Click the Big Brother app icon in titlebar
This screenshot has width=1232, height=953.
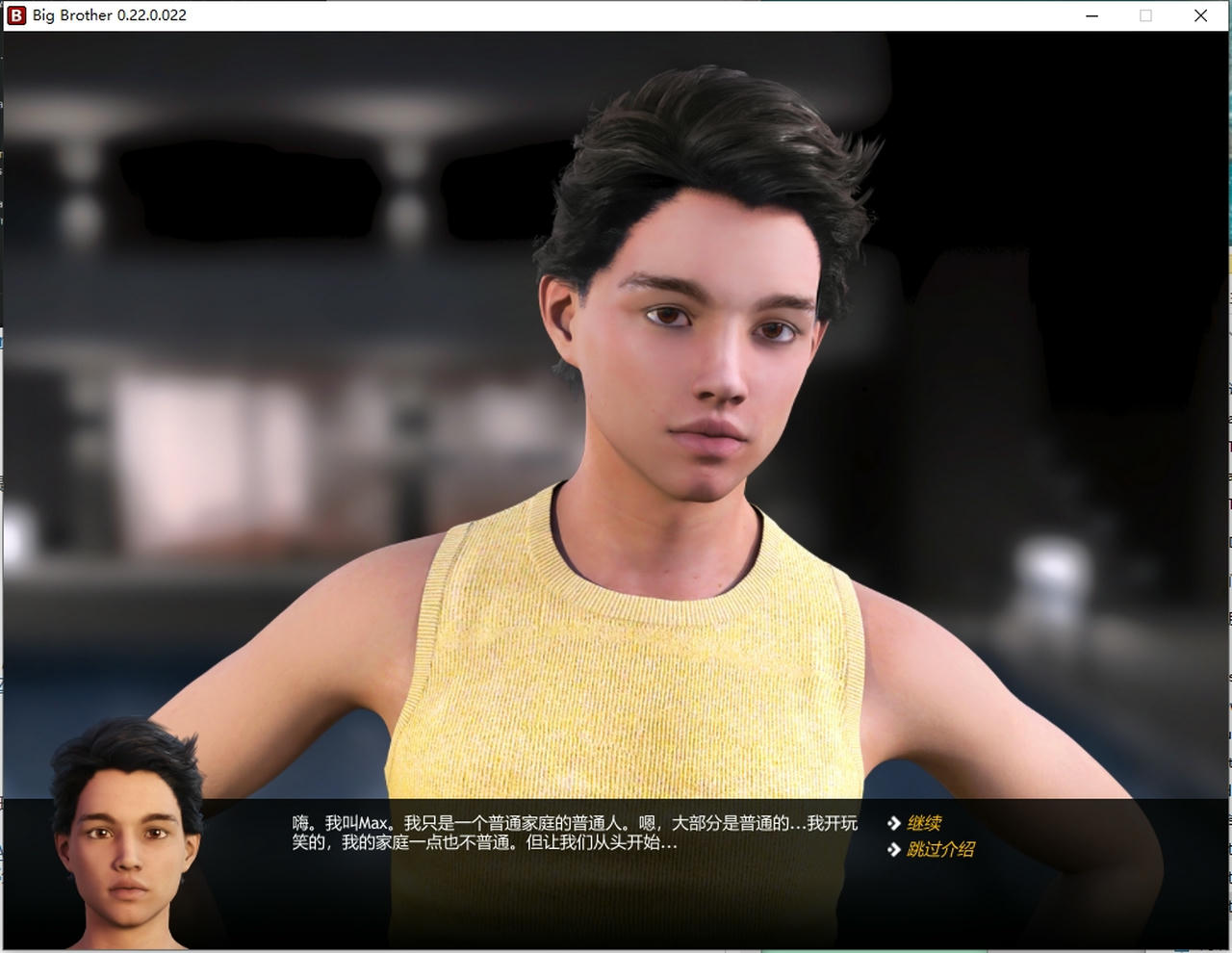[15, 14]
